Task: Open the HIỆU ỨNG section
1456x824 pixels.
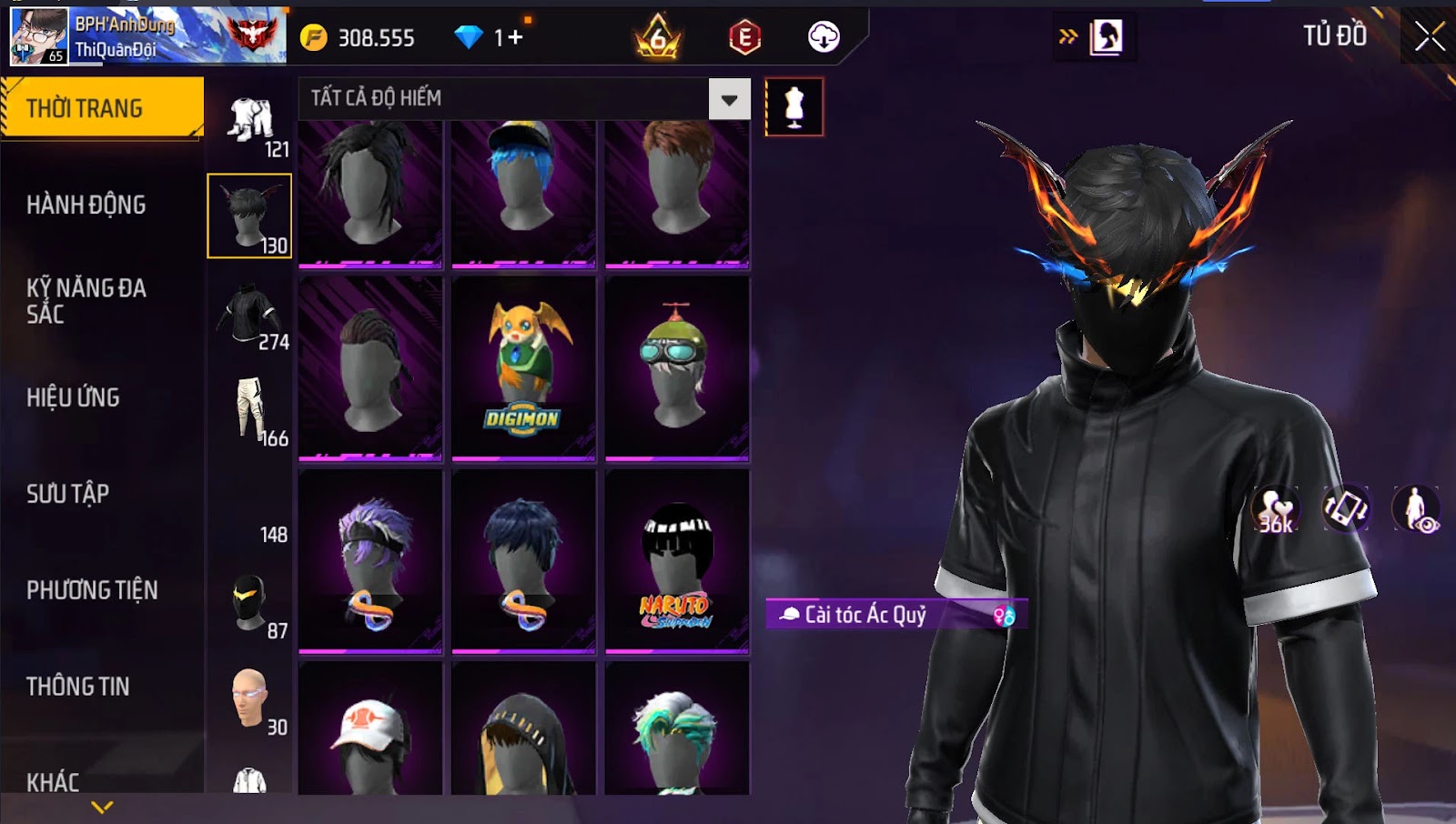Action: click(74, 397)
